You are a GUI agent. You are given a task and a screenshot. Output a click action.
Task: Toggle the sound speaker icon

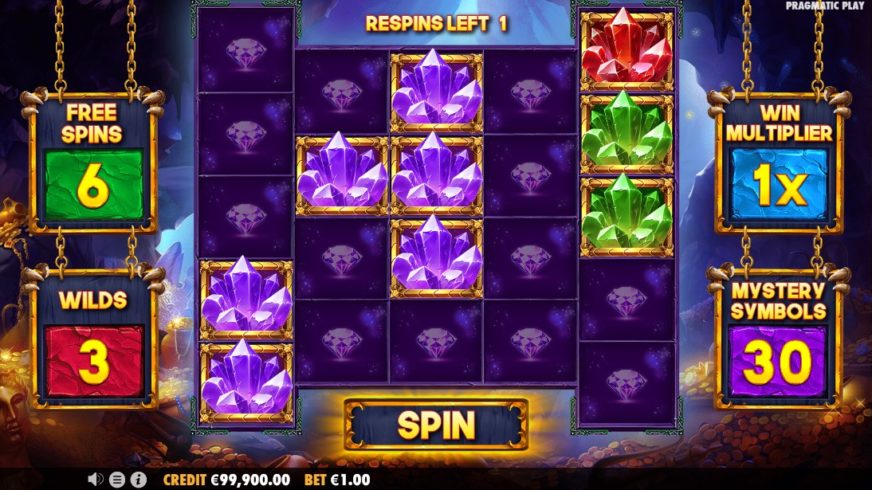[x=96, y=479]
